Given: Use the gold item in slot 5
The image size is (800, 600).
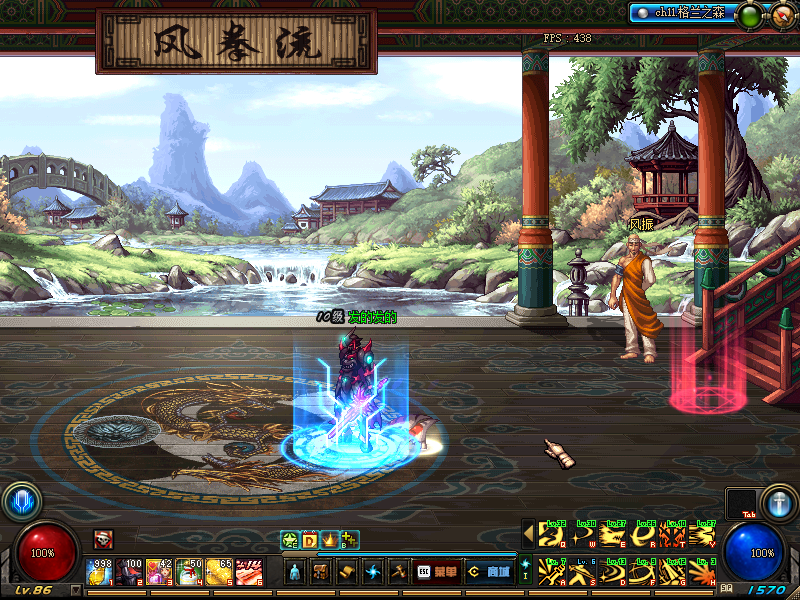Looking at the screenshot, I should [219, 572].
